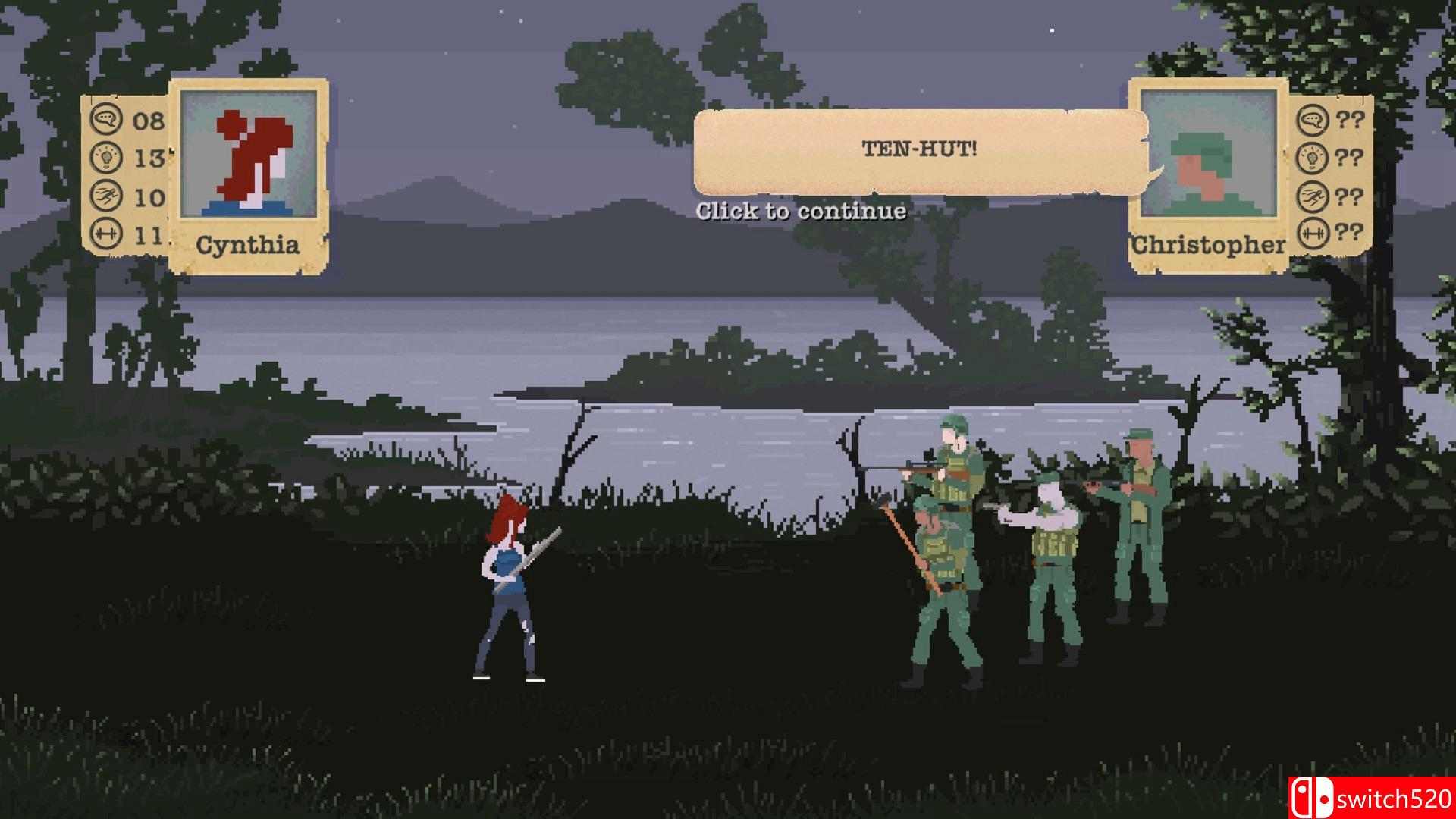Viewport: 1456px width, 819px height.
Task: Click the Christopher name label
Action: tap(1207, 244)
